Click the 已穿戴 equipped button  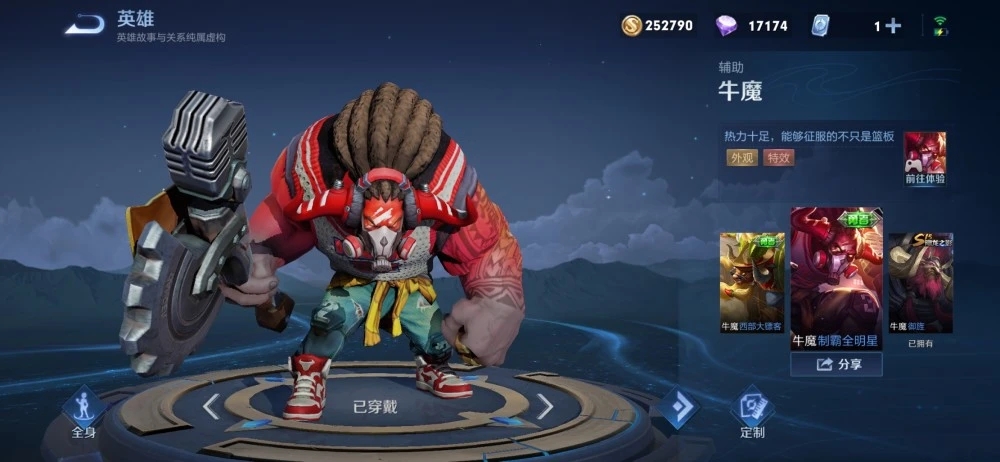point(376,407)
